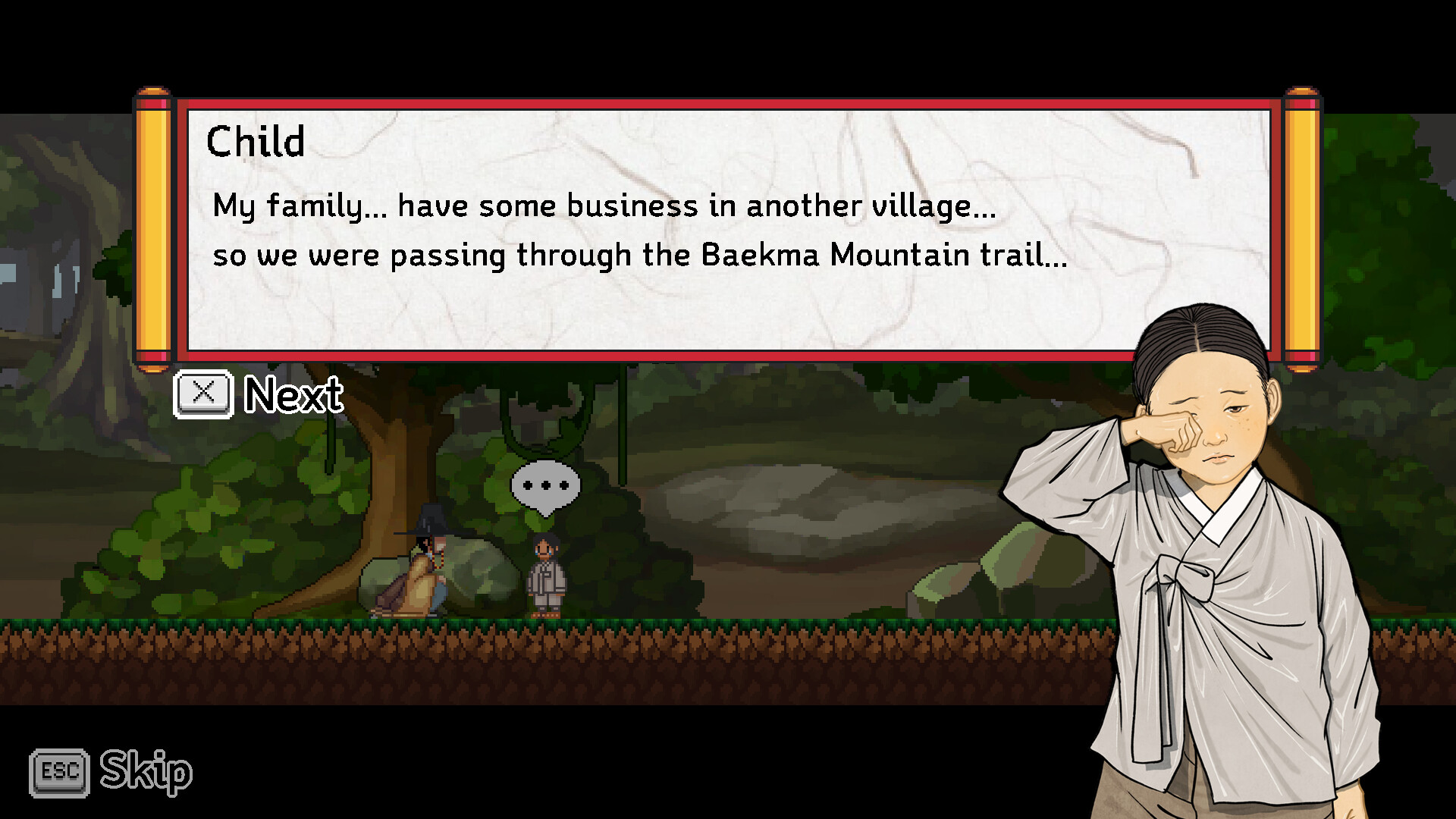Click the ESC key icon beside Skip

pos(59,773)
